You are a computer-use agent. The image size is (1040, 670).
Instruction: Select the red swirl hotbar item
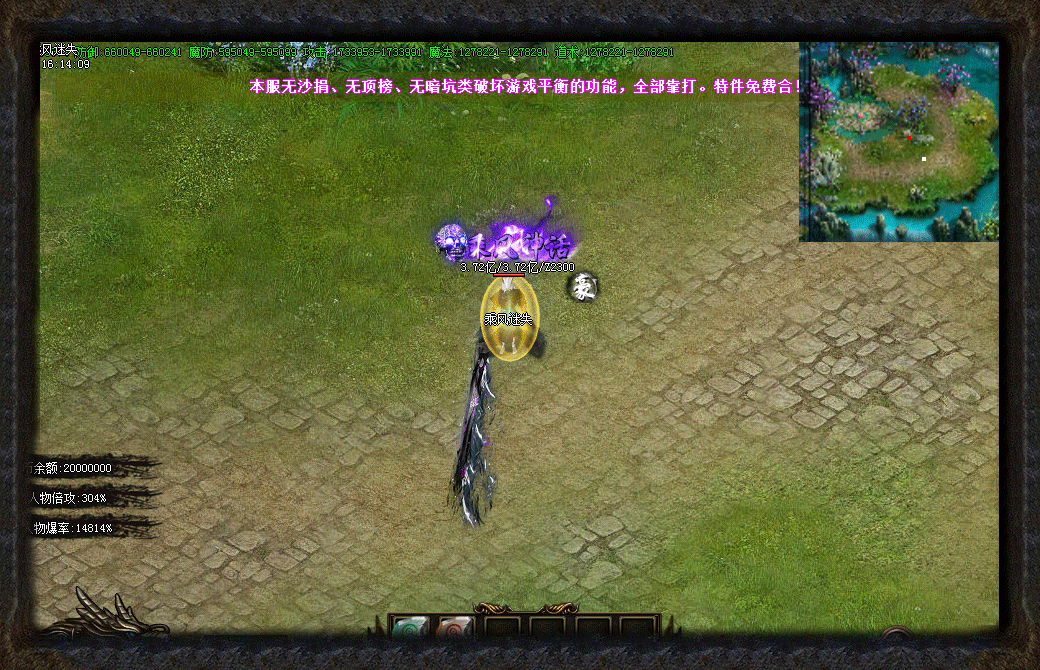coord(453,630)
